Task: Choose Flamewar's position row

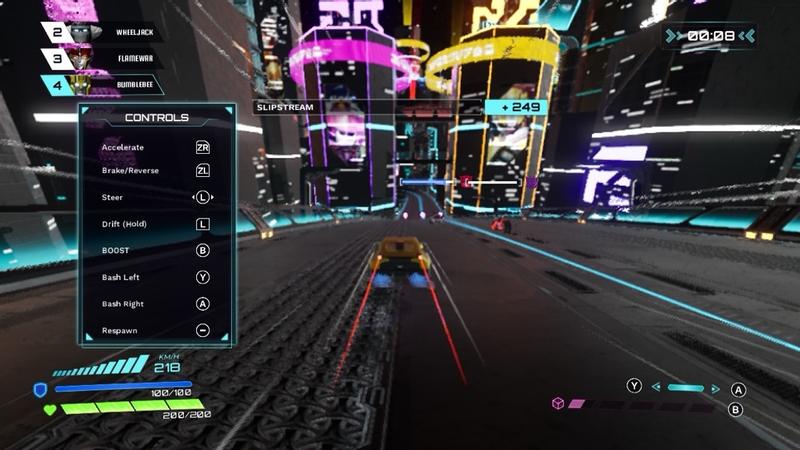Action: (132, 59)
